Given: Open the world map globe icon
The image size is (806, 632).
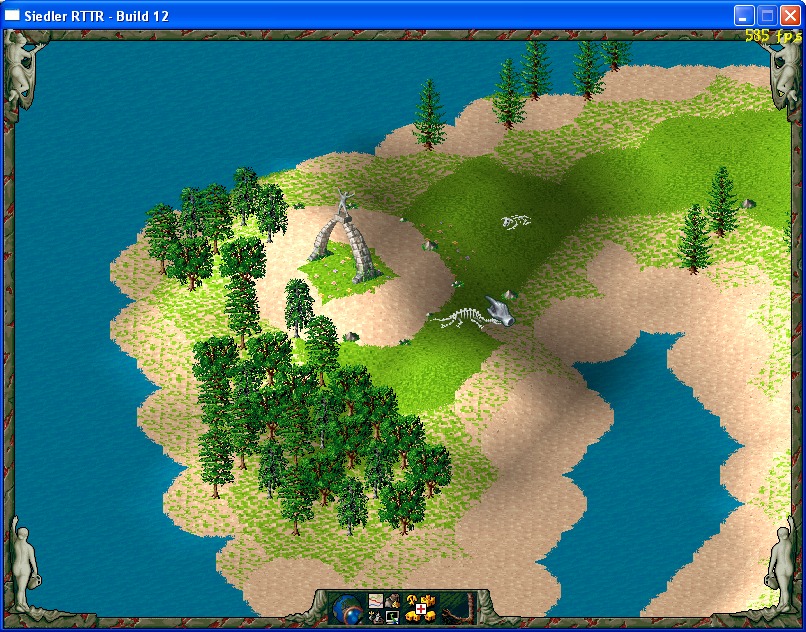Looking at the screenshot, I should coord(347,609).
